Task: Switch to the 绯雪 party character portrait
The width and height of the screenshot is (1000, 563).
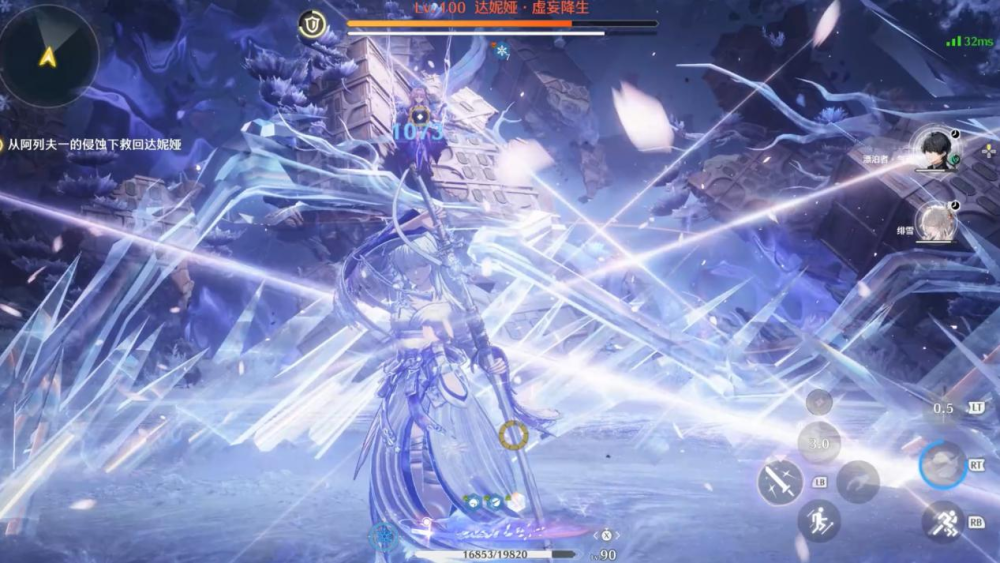Action: [936, 222]
